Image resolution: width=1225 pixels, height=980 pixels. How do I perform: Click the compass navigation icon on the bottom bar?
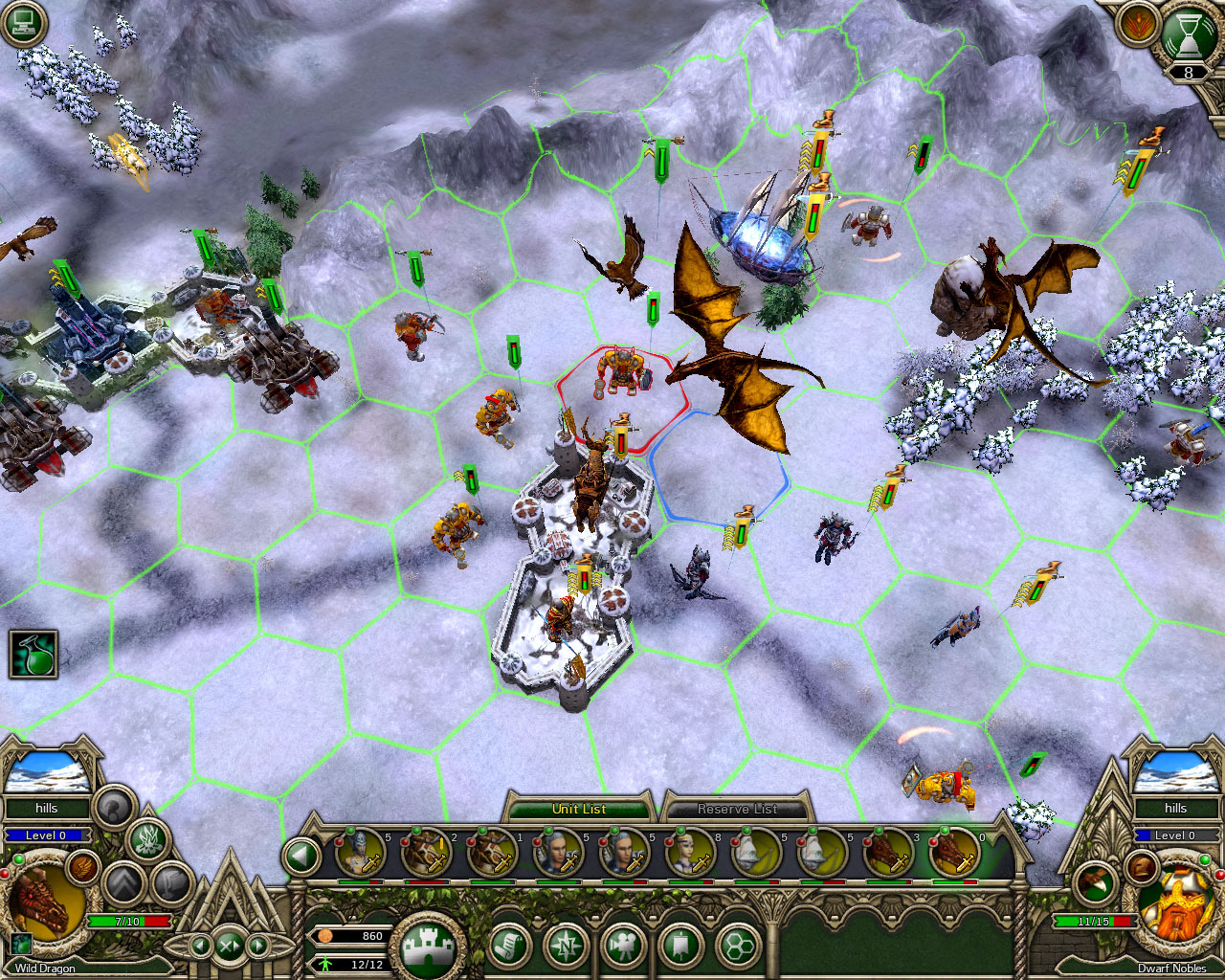click(567, 945)
